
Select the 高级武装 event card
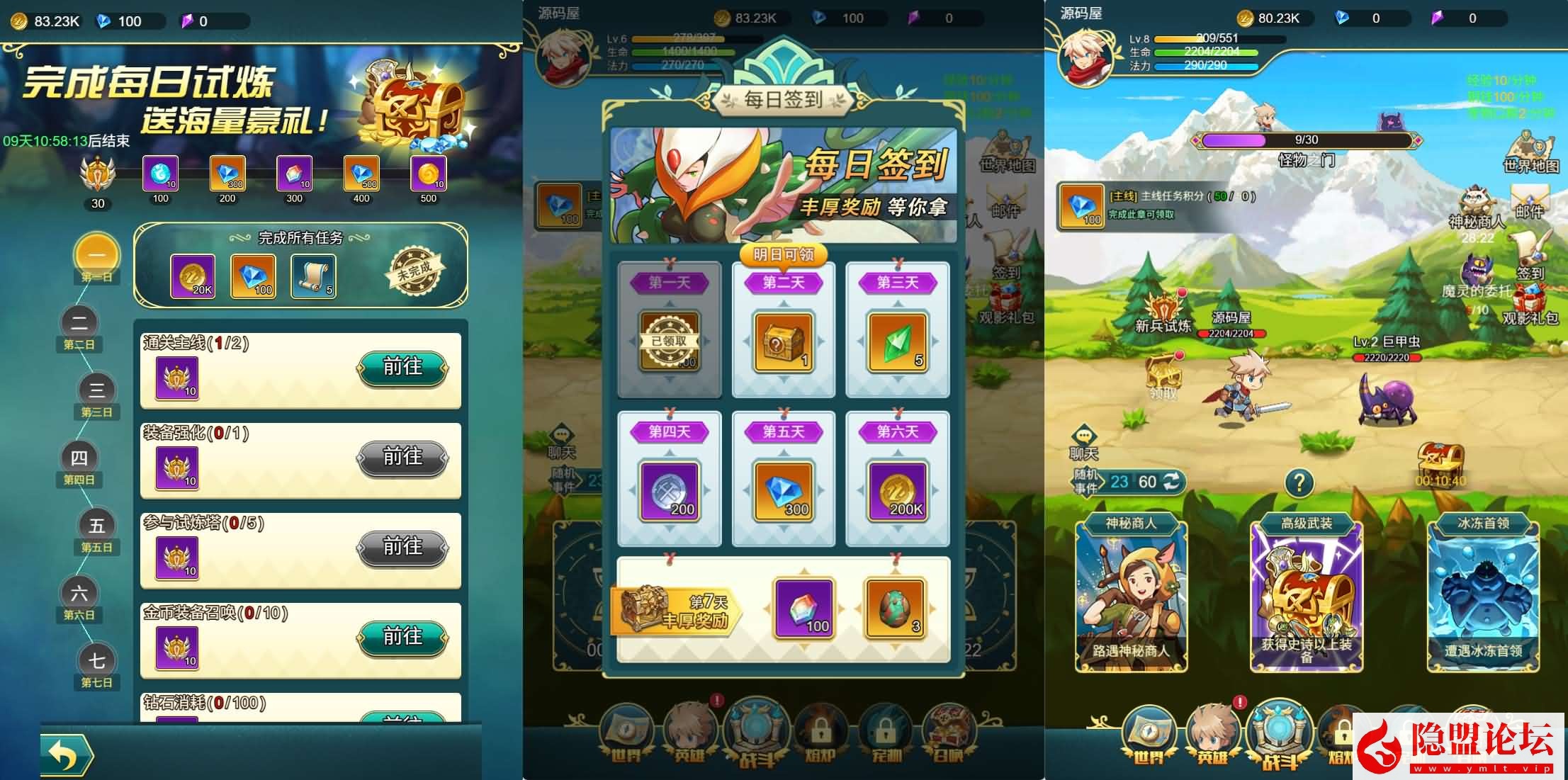[x=1306, y=596]
